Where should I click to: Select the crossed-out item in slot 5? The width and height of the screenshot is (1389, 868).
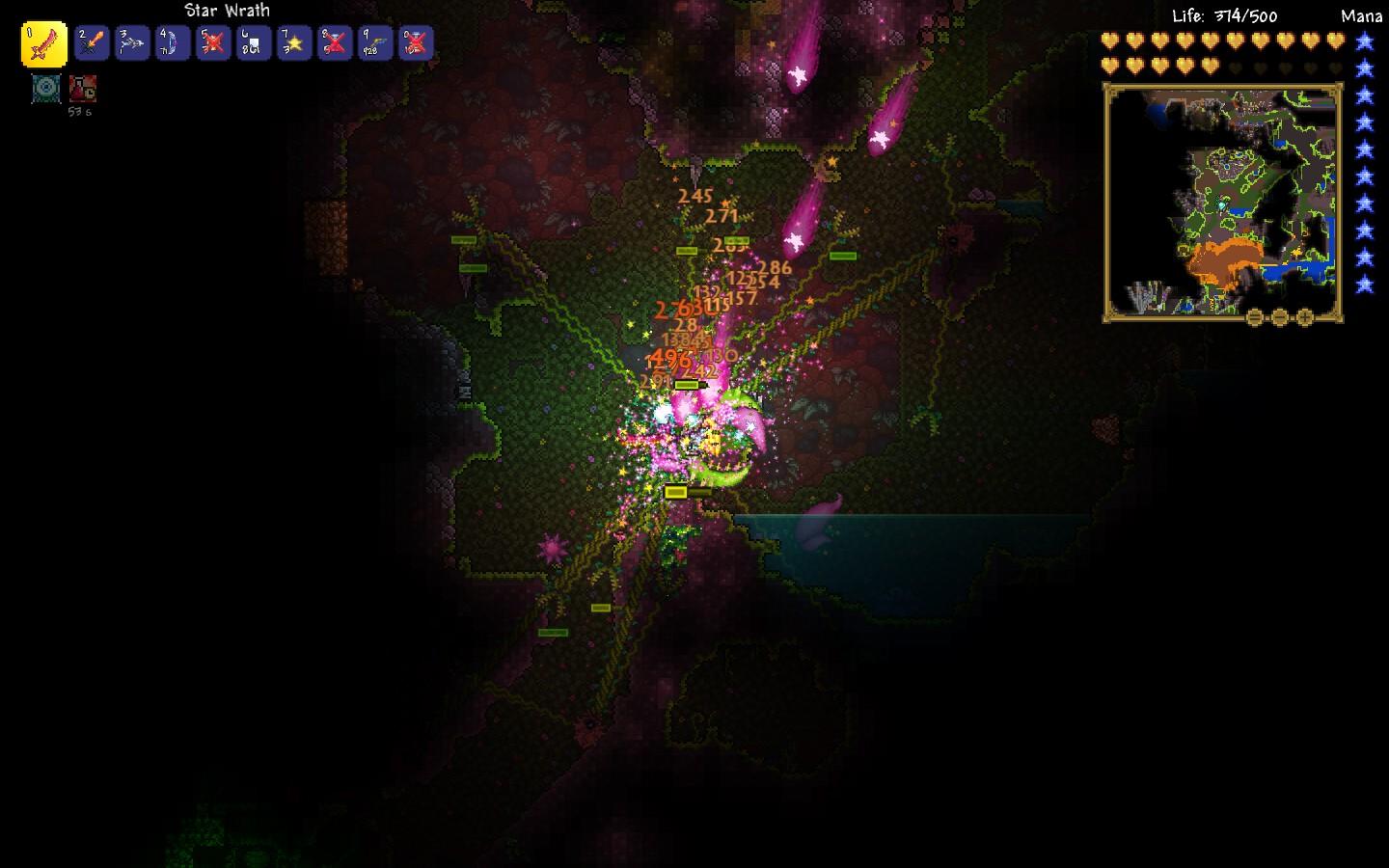(213, 43)
